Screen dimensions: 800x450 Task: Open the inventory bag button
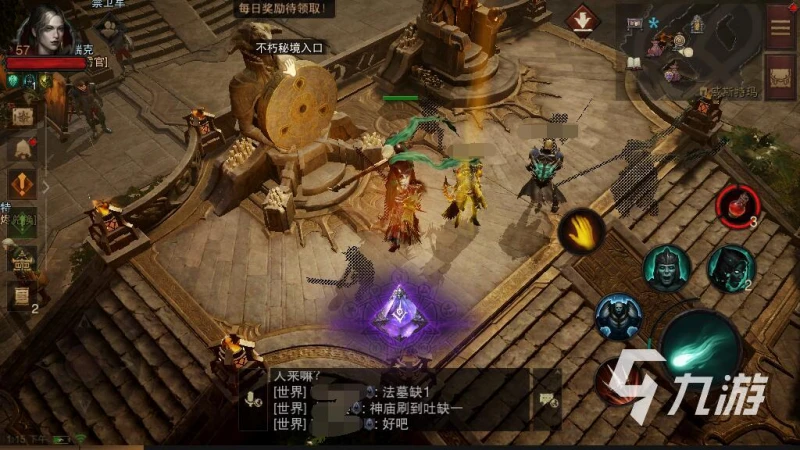coord(780,76)
